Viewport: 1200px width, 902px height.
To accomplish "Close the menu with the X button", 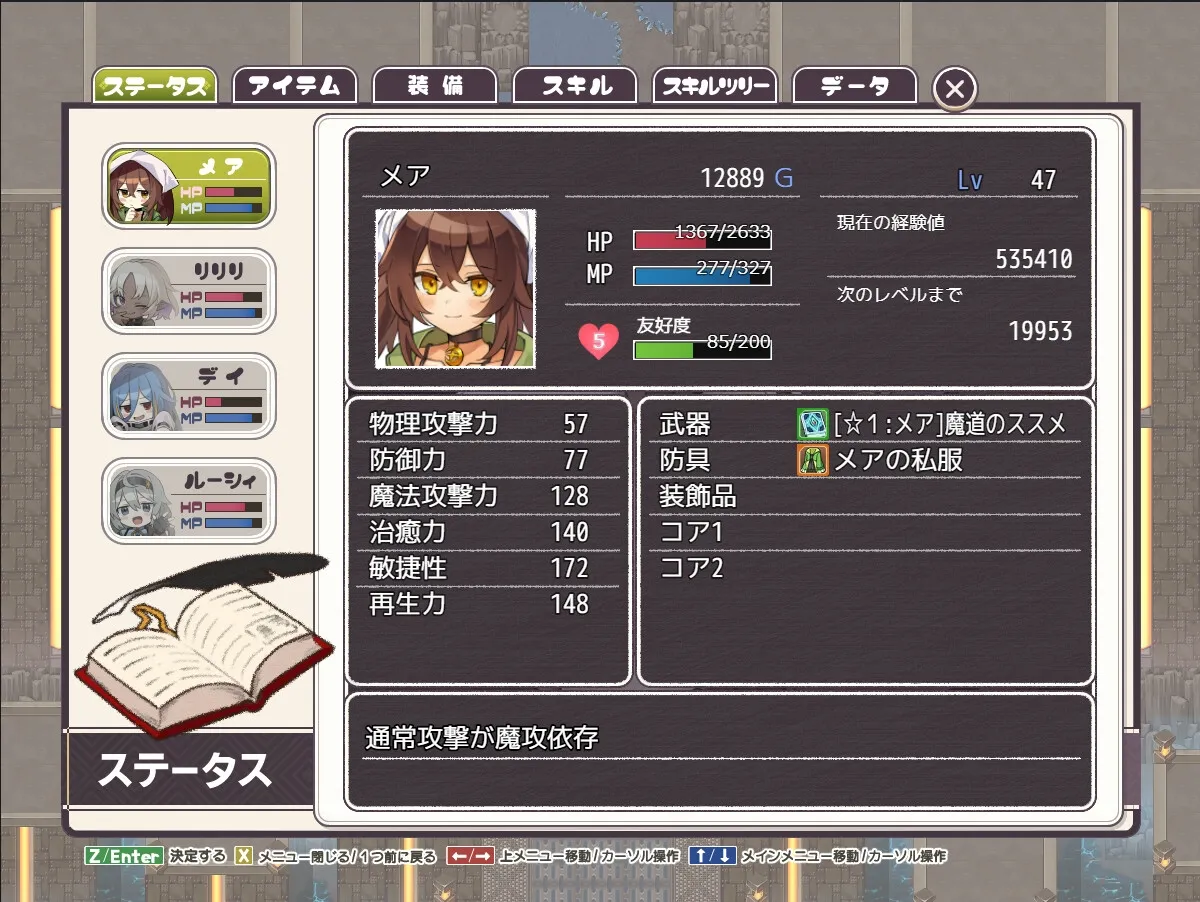I will pos(955,89).
